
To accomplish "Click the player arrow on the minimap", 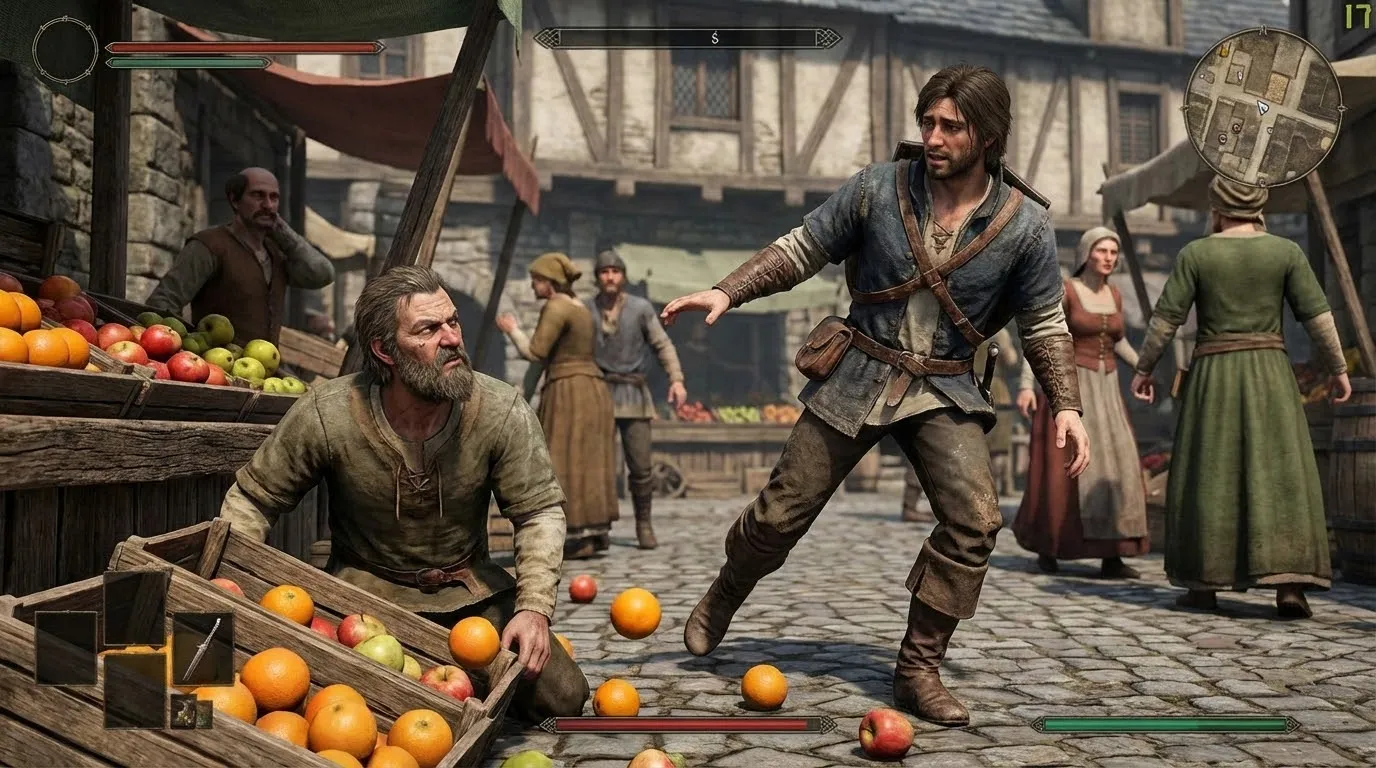I will coord(1262,108).
